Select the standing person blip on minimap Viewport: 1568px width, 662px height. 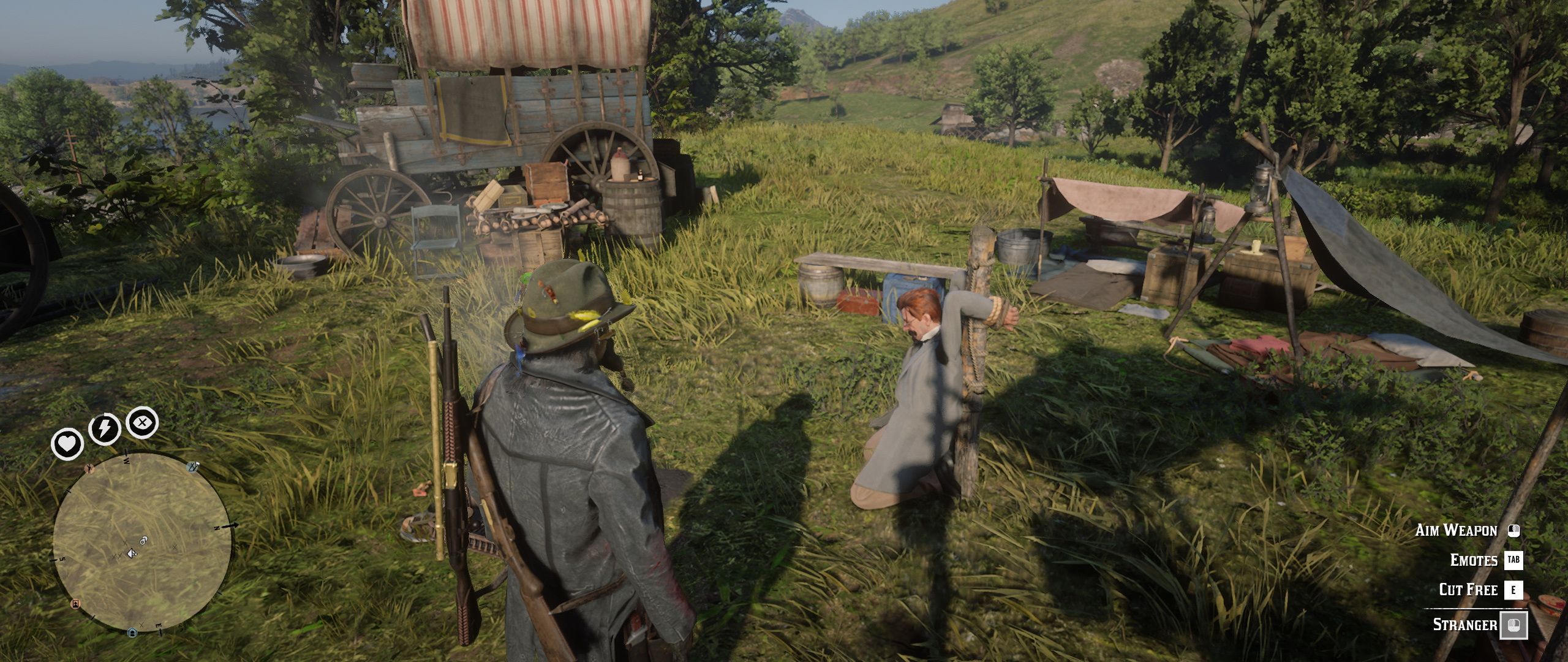tap(90, 469)
